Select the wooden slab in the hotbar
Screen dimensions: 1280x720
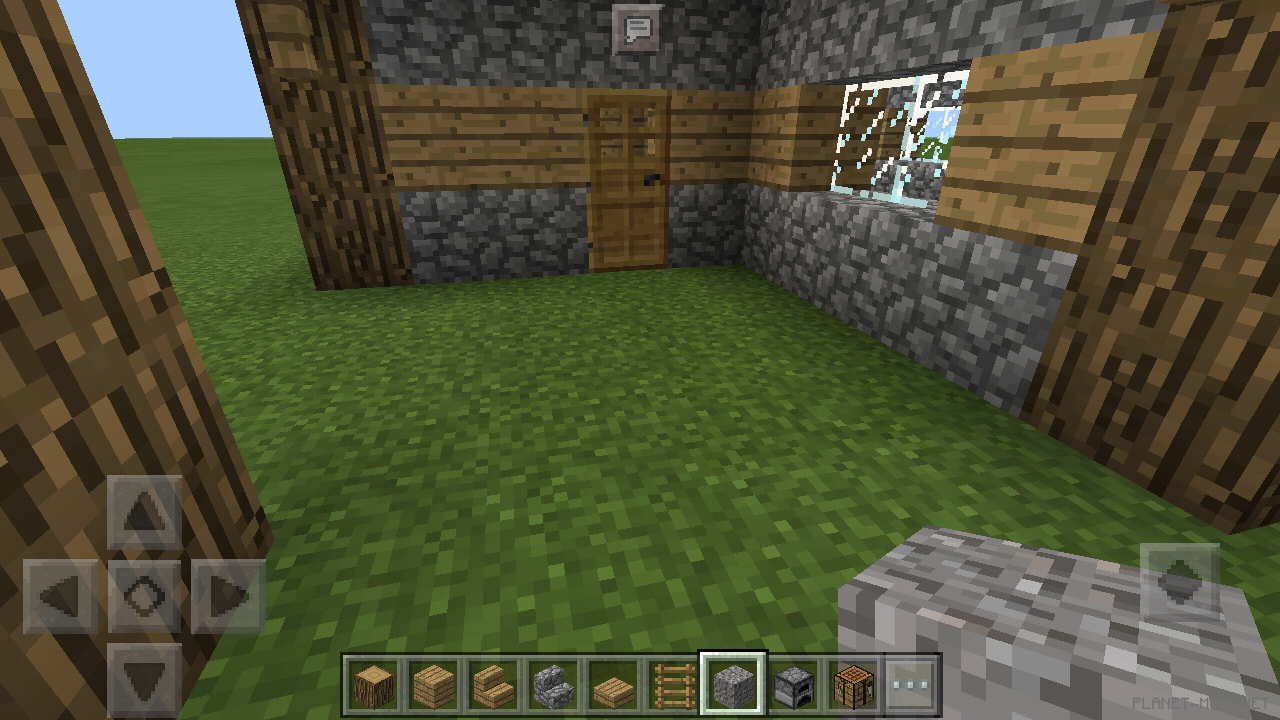613,686
